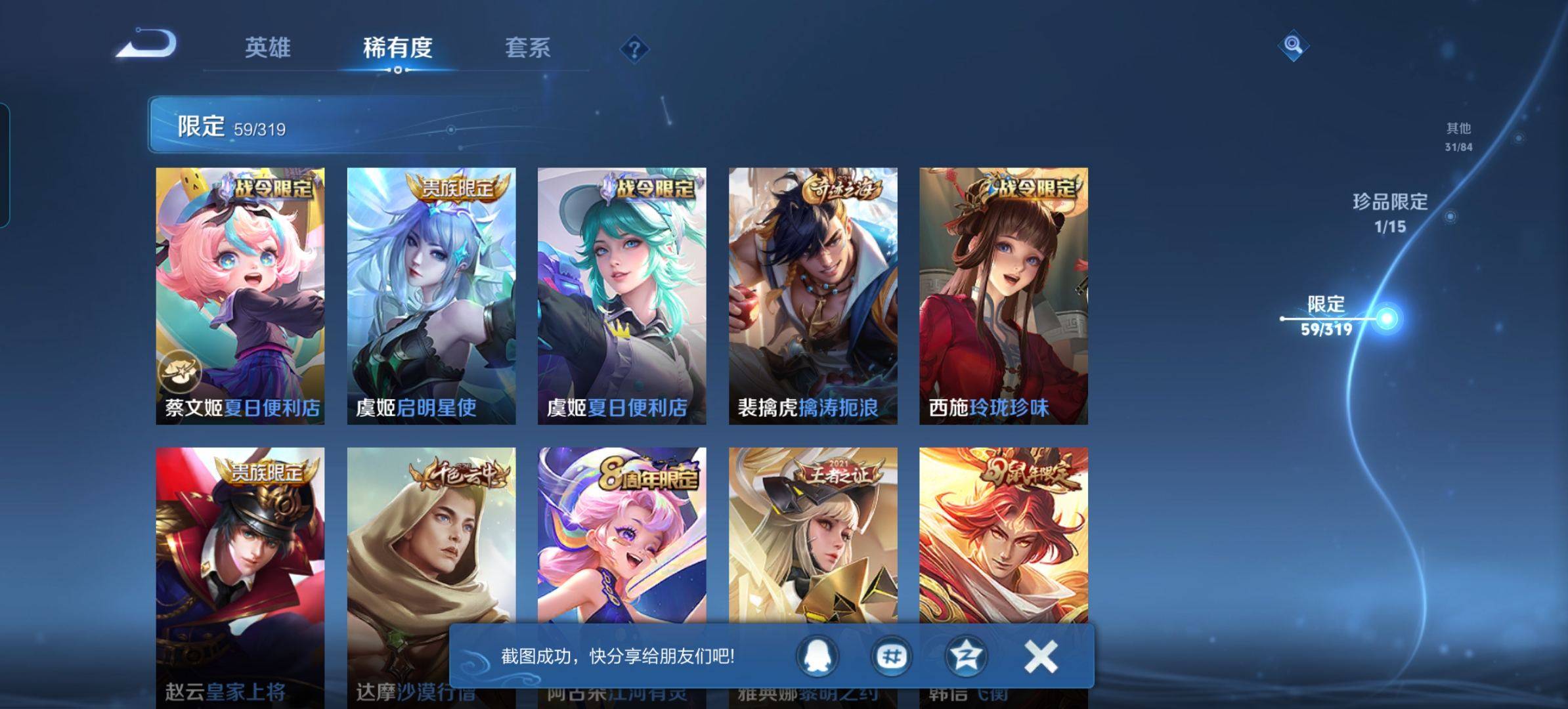Share the screenshot via the star icon

pos(965,656)
